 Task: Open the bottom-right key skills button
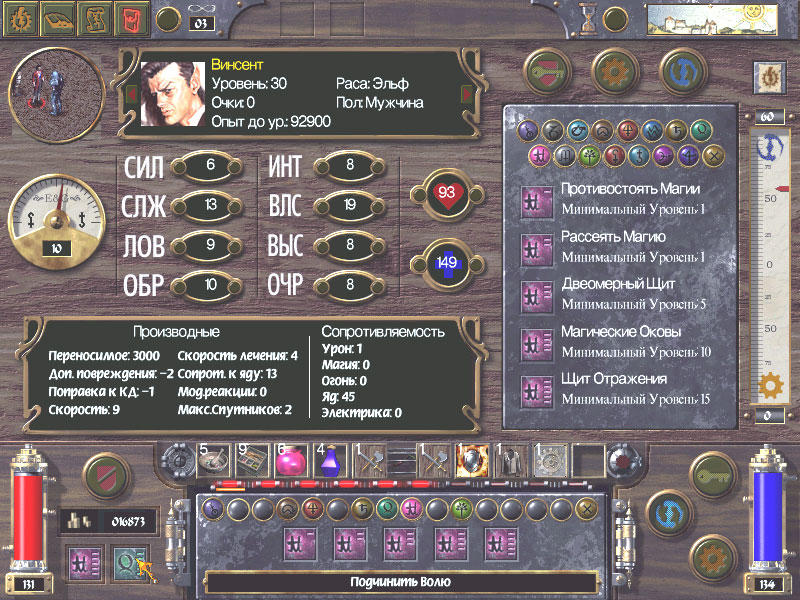pos(714,476)
